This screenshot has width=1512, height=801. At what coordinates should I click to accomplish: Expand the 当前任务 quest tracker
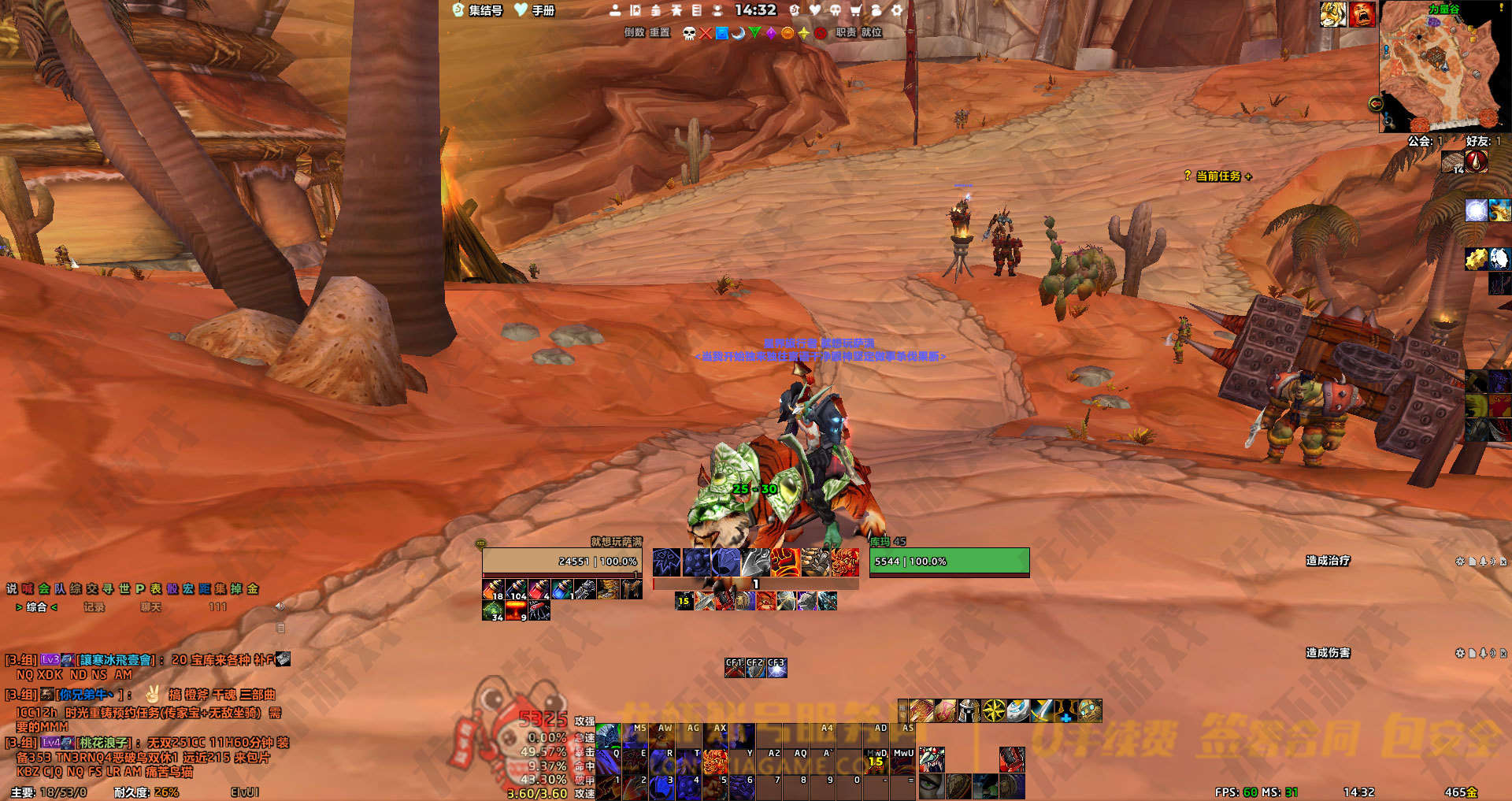1217,176
